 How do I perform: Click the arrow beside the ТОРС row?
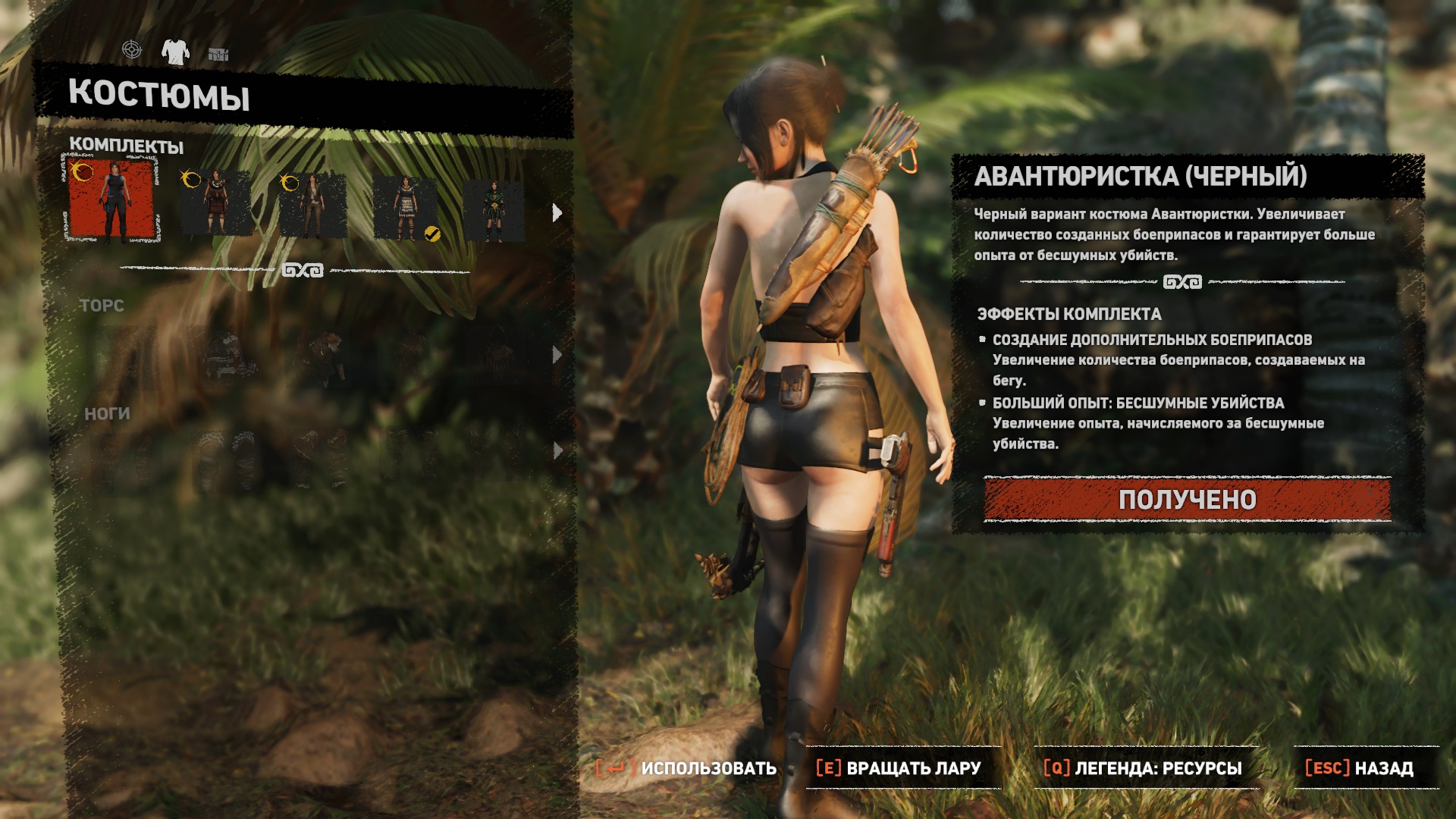(557, 355)
